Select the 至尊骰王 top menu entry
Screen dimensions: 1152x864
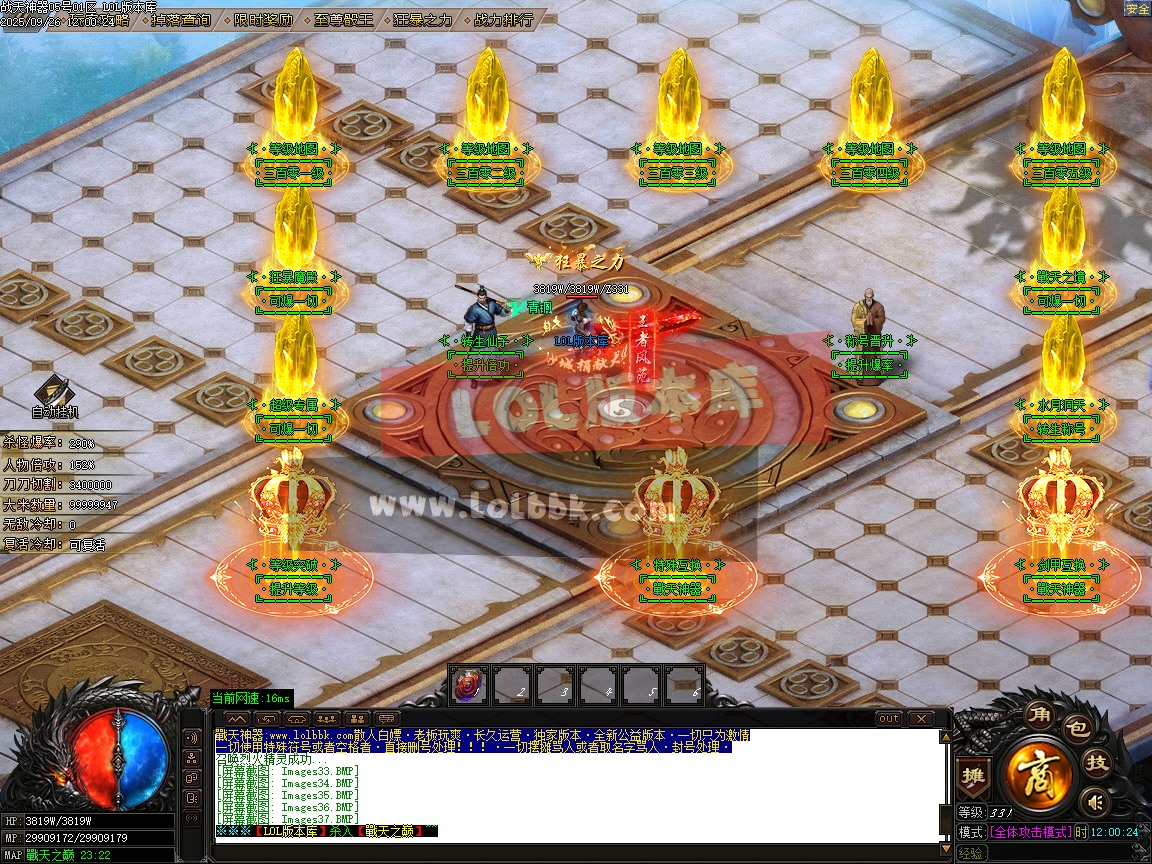click(x=343, y=19)
